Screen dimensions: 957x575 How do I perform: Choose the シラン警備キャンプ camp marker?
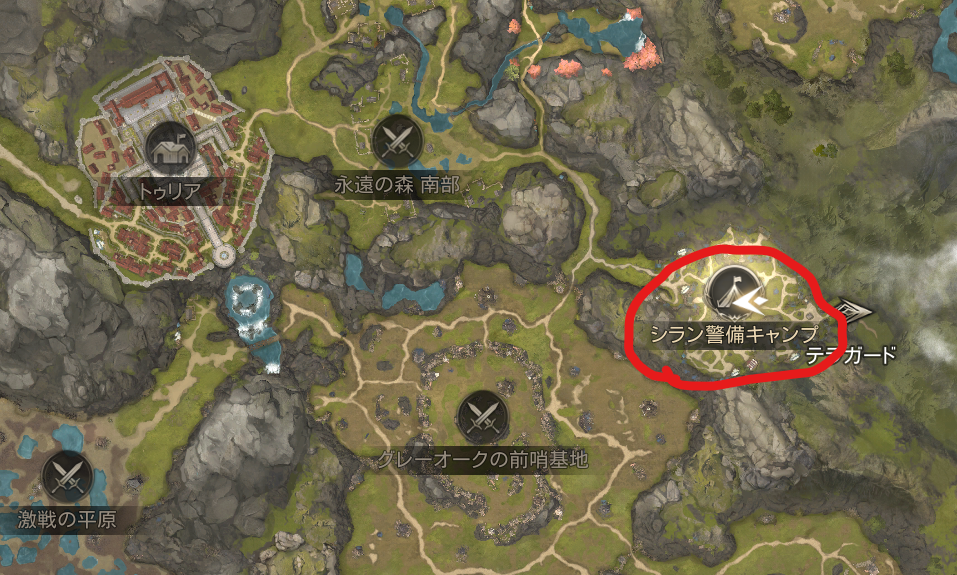point(732,291)
